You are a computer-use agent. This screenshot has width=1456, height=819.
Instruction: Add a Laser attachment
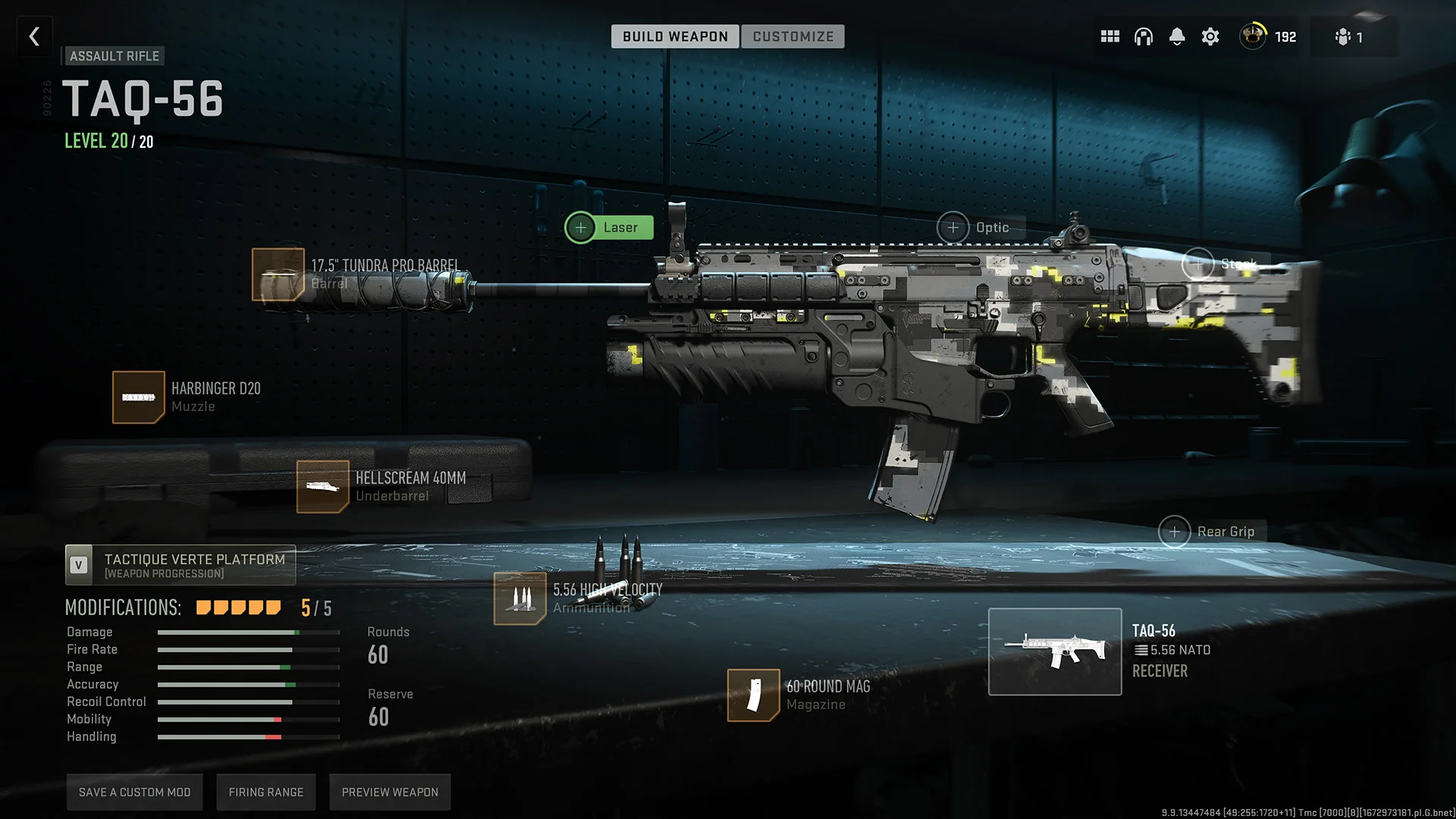pos(581,227)
